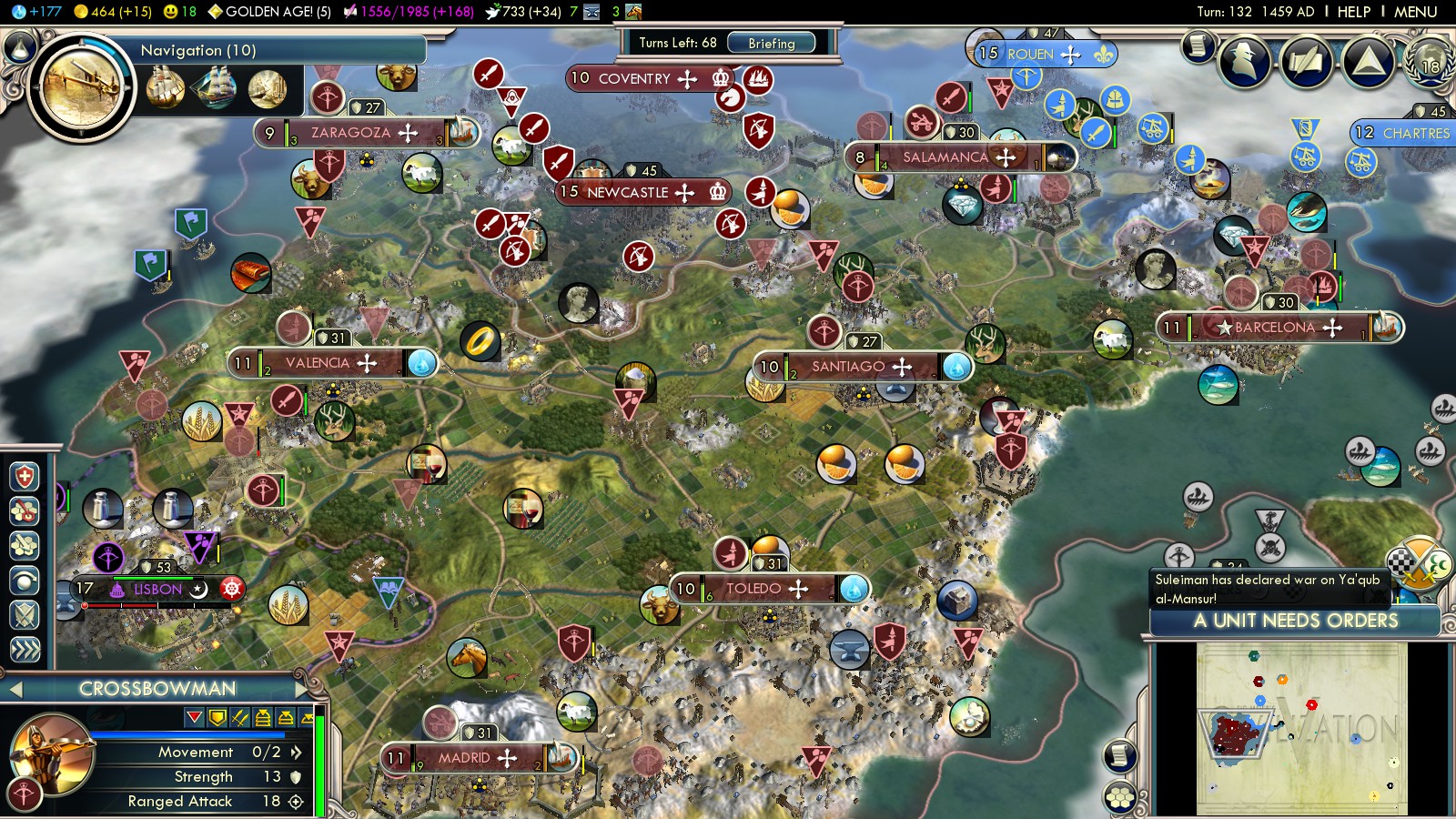Cycle to previous unit with left arrow
Viewport: 1456px width, 819px height.
(15, 690)
